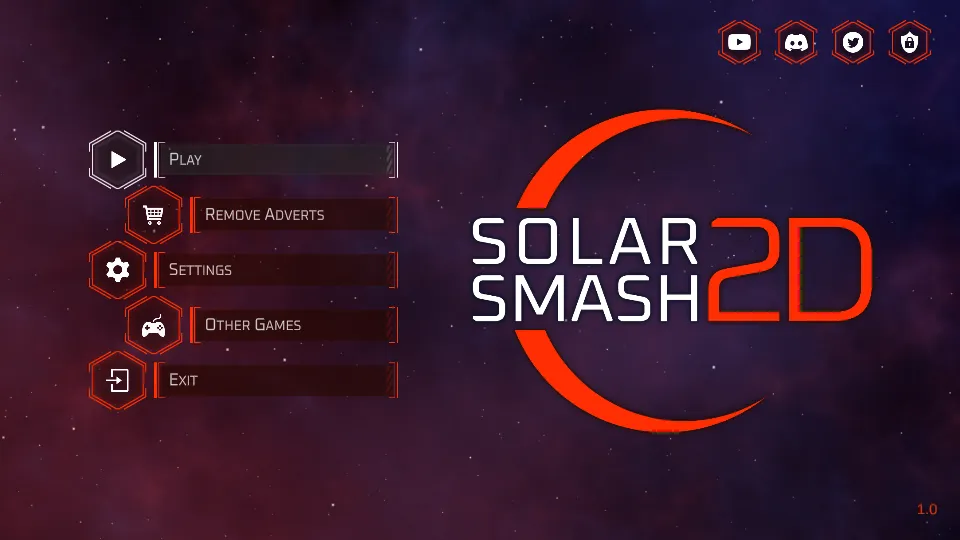Browse the Other Games entry
This screenshot has height=540, width=960.
(x=293, y=325)
